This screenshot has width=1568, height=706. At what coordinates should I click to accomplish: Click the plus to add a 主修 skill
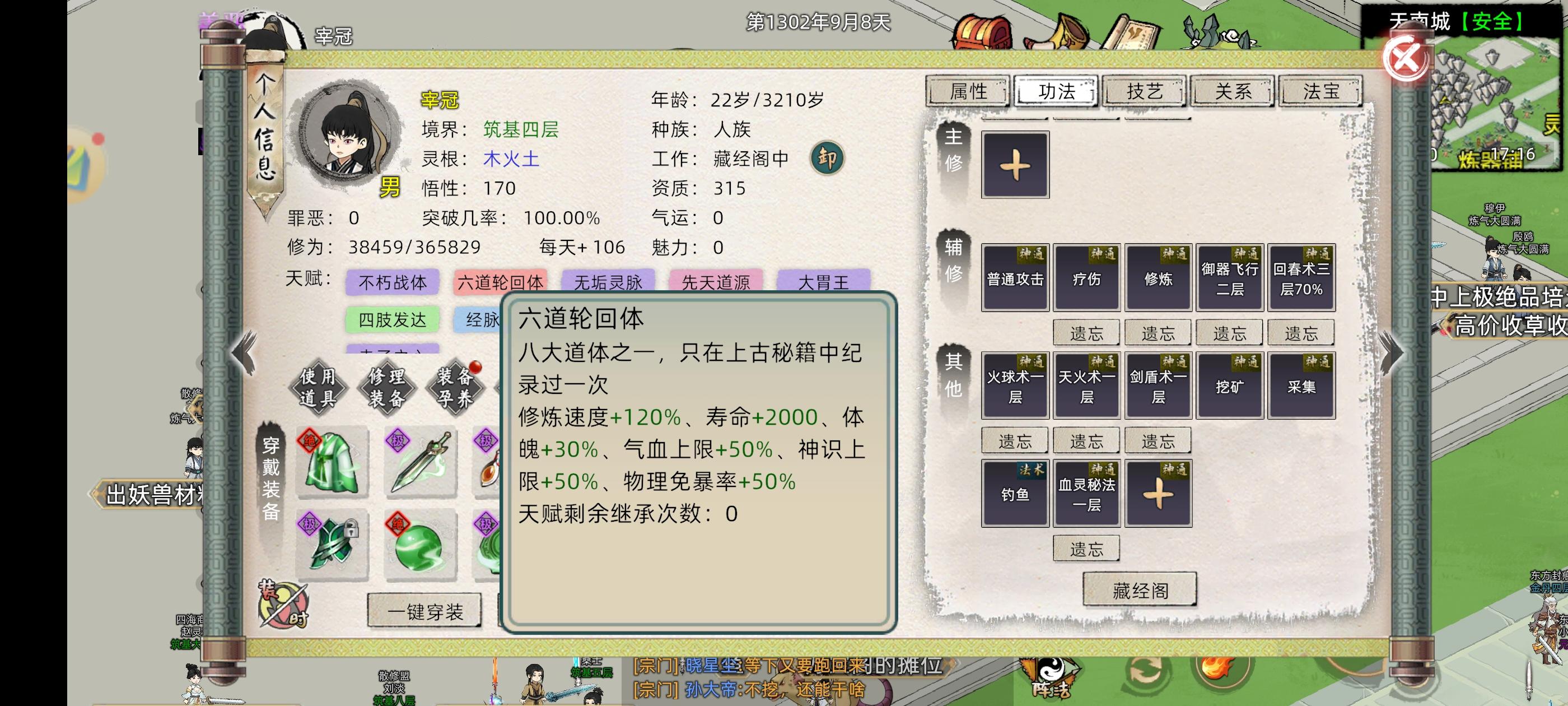click(x=1015, y=165)
